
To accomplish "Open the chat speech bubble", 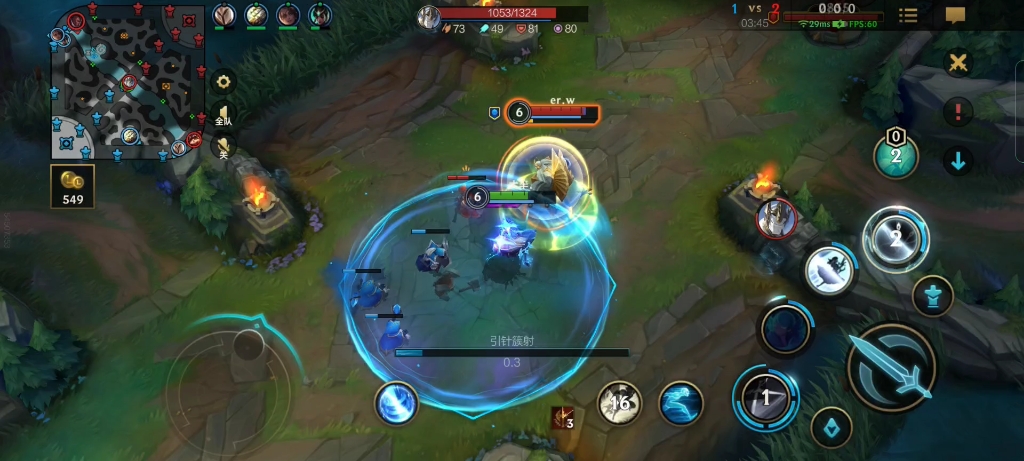I will pos(956,15).
